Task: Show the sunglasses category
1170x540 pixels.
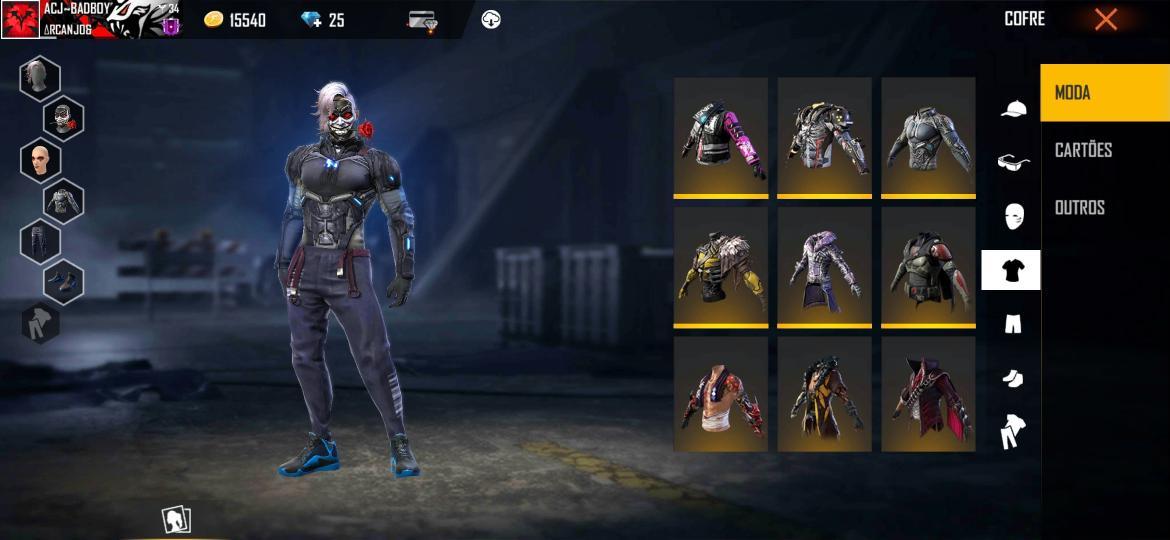Action: coord(1013,162)
